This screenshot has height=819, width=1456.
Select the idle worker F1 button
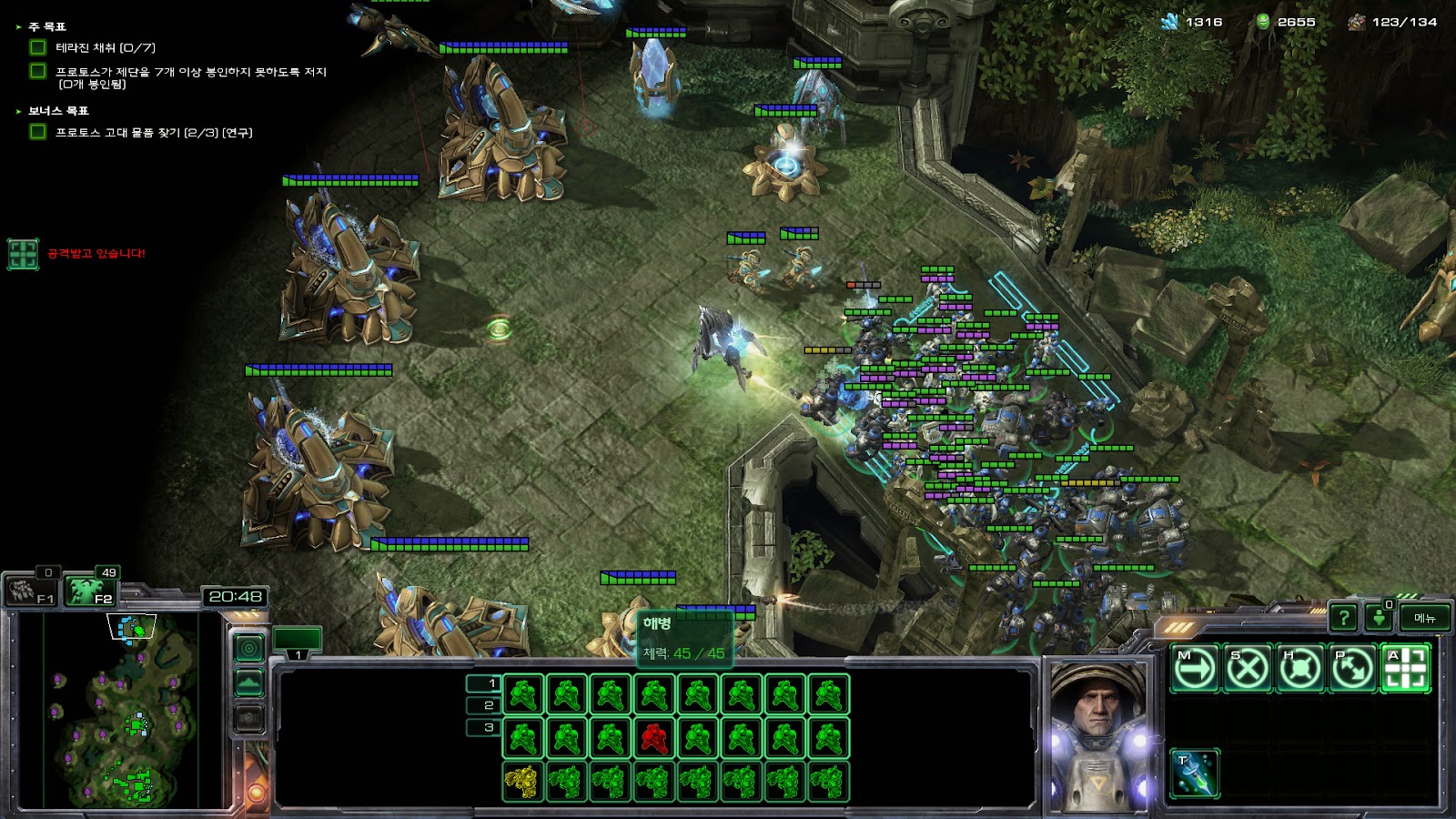[32, 591]
